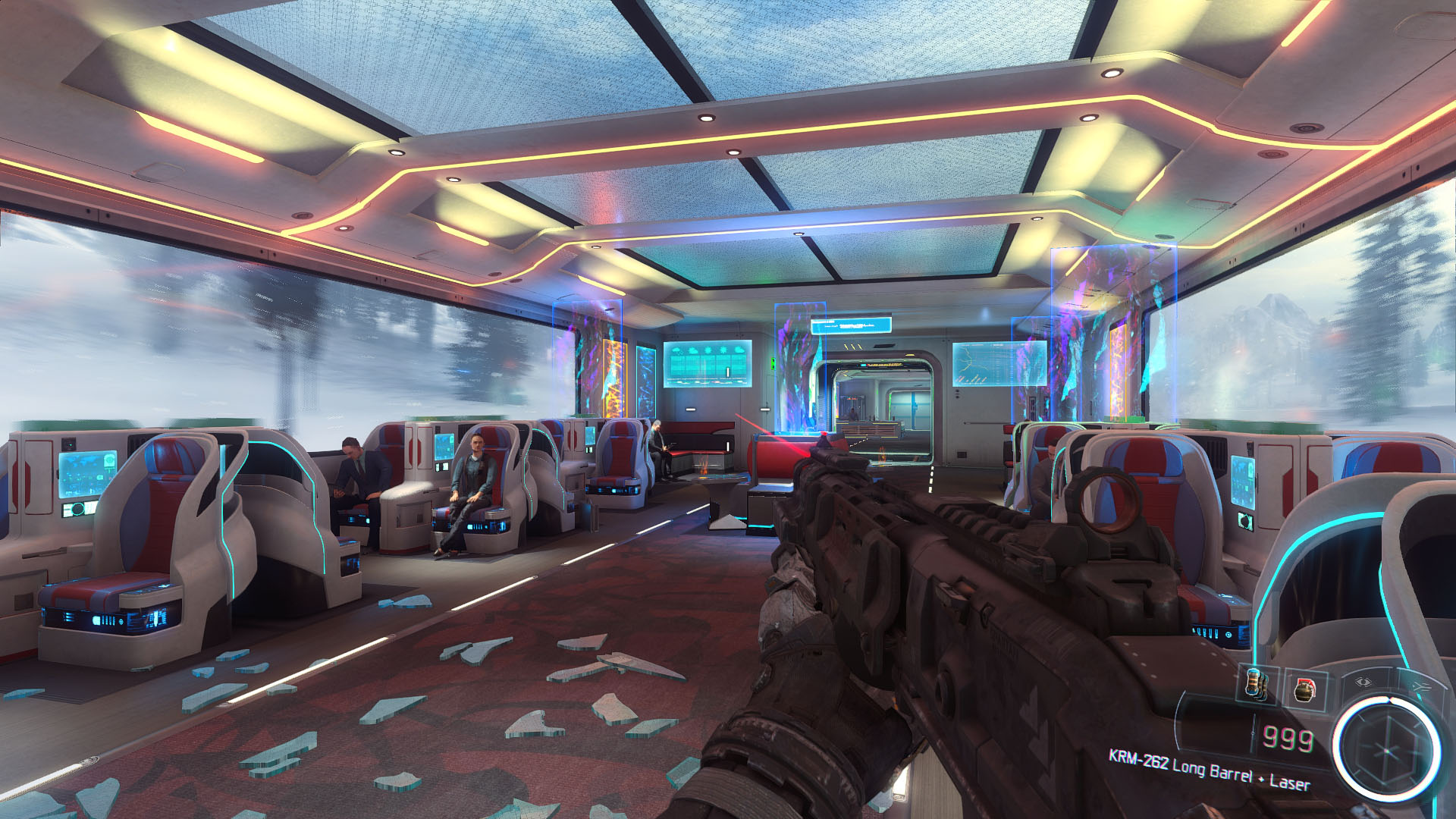Image resolution: width=1456 pixels, height=819 pixels.
Task: Select the frag grenade slot
Action: 1305,689
